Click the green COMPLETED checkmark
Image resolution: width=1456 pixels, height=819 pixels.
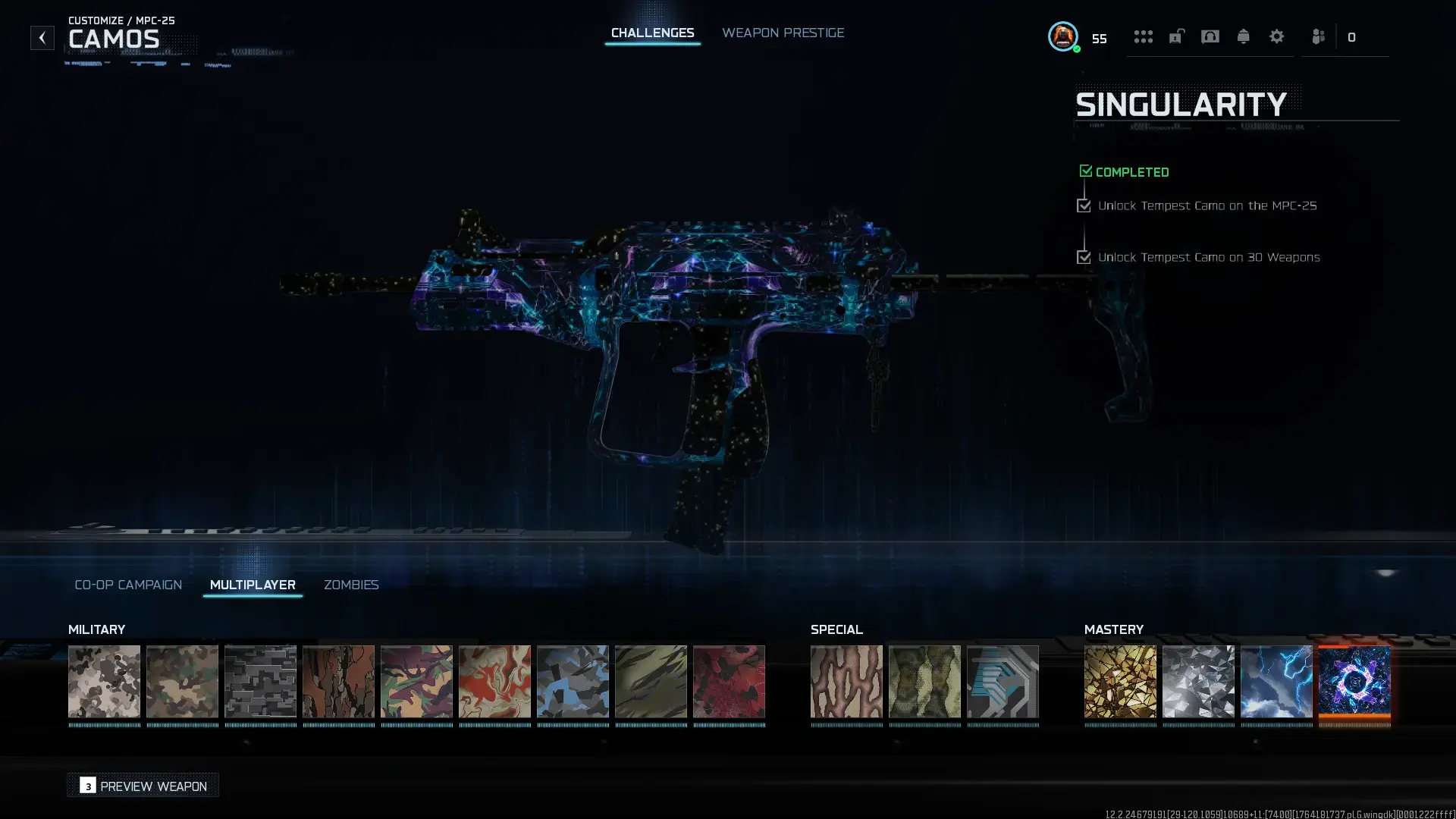[x=1085, y=171]
